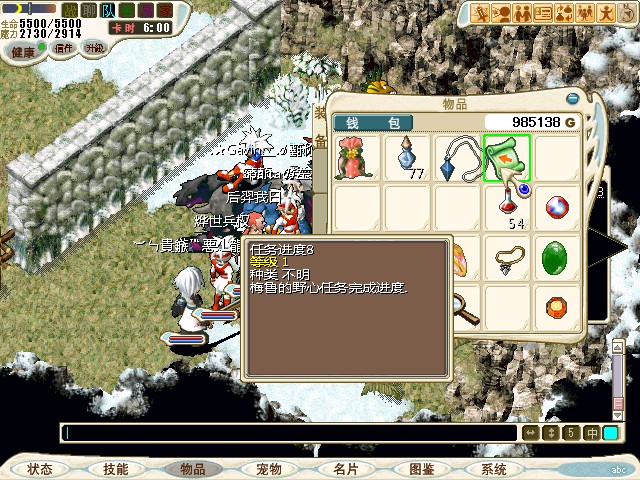Select the green scroll quest item
The width and height of the screenshot is (640, 480).
pos(506,158)
